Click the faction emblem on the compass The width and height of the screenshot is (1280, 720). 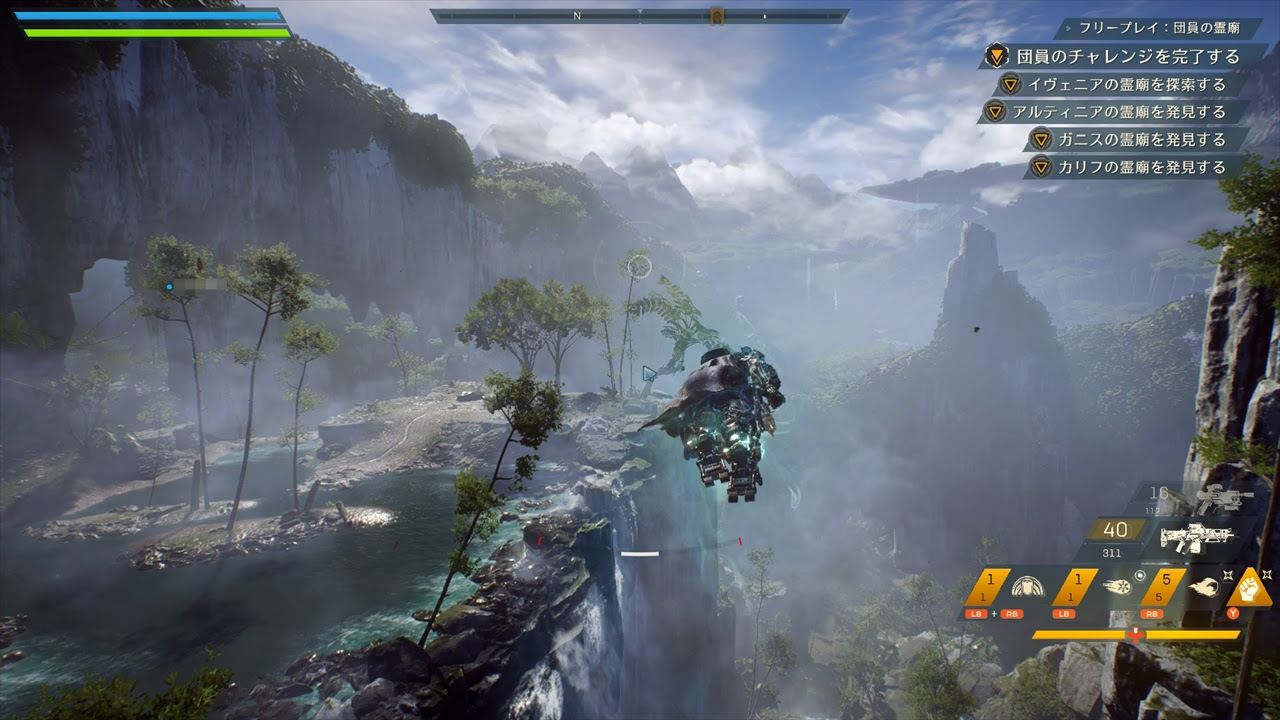717,15
